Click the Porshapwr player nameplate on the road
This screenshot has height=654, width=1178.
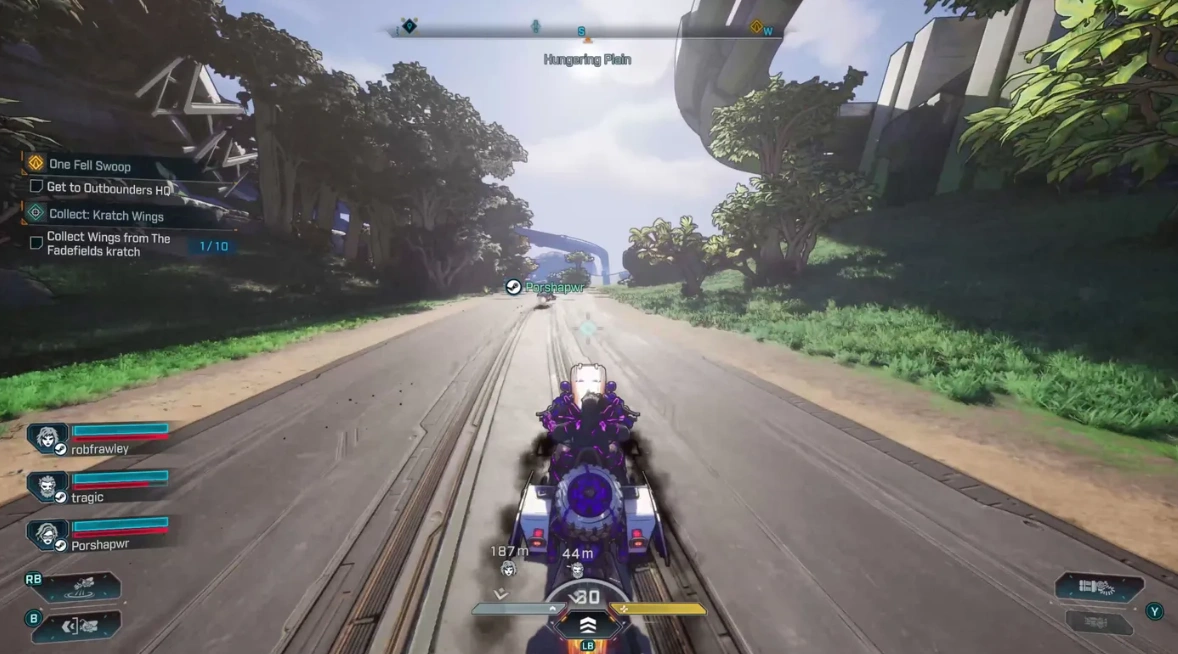click(545, 287)
